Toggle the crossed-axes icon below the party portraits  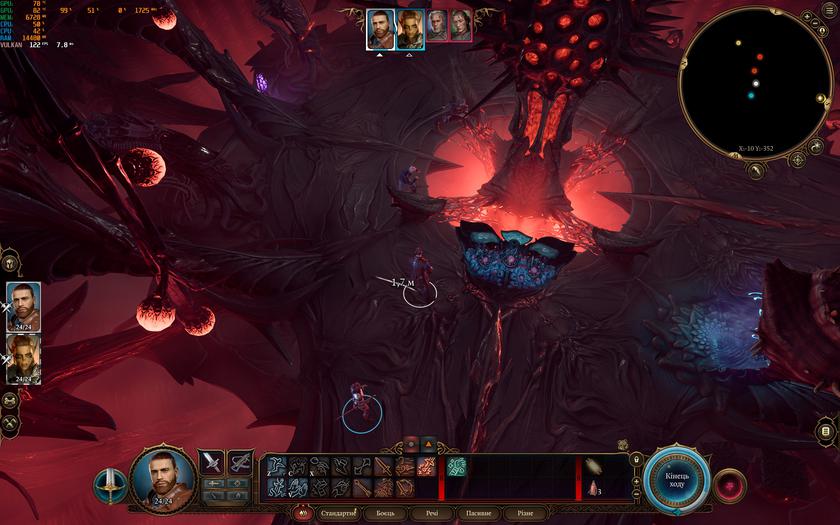10,425
